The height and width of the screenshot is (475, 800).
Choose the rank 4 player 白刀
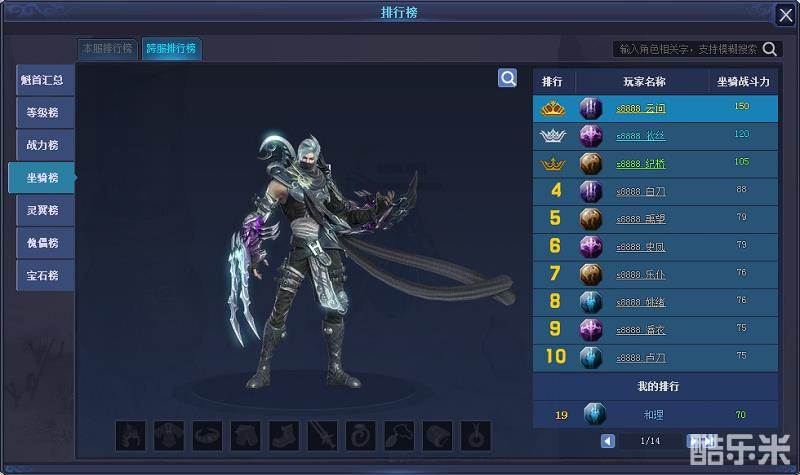(654, 191)
